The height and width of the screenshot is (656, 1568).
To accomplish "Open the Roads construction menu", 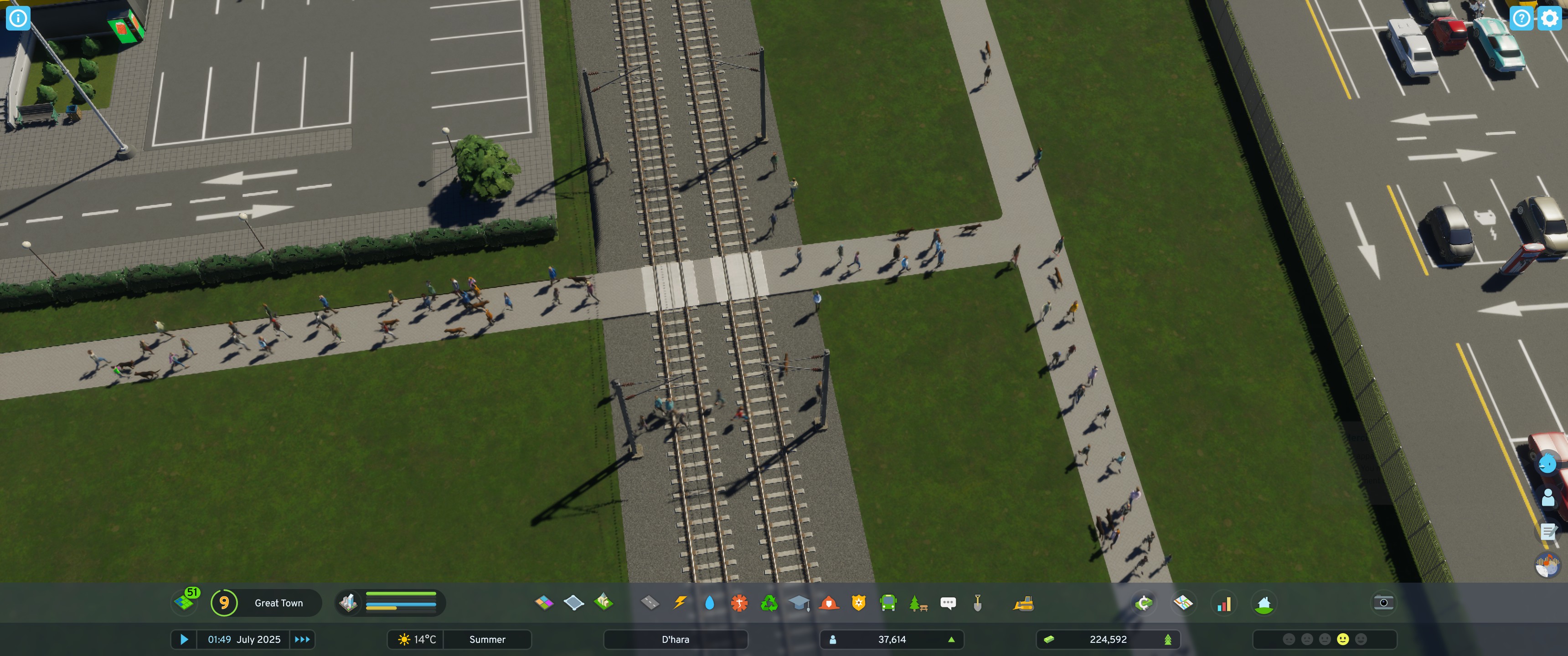I will point(650,603).
